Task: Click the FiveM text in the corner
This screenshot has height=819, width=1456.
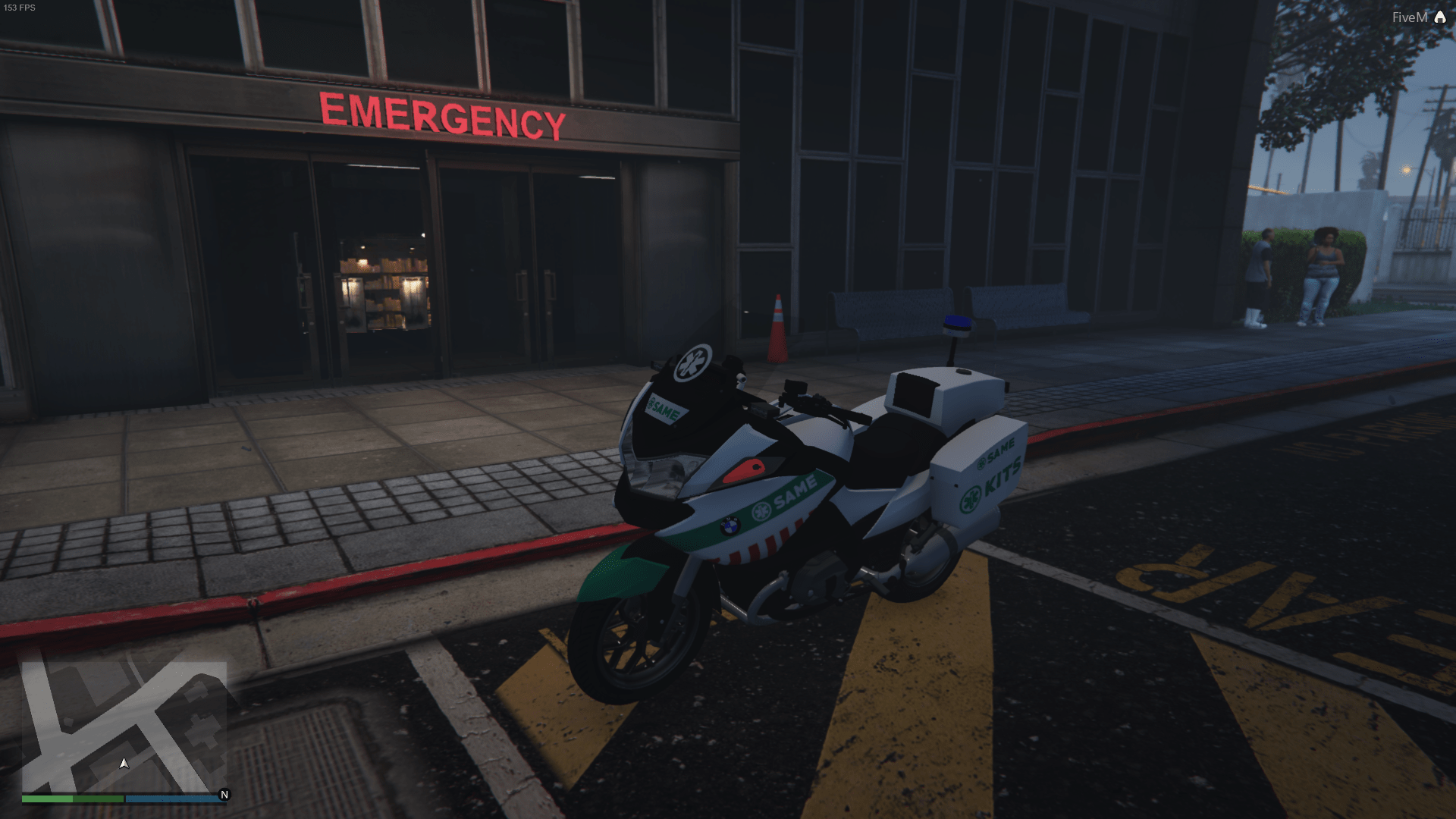Action: (x=1410, y=15)
